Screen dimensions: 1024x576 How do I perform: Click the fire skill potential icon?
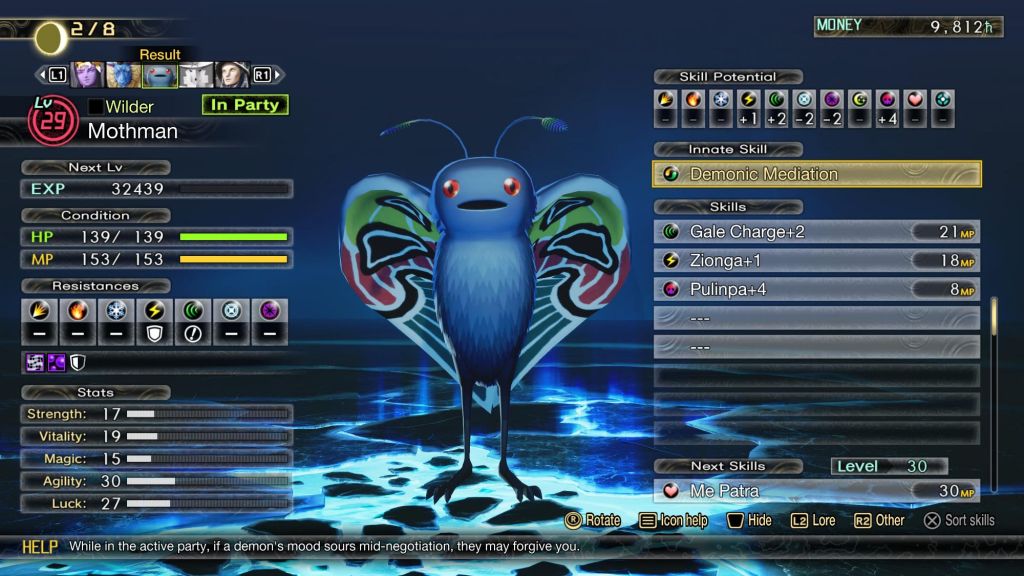click(694, 100)
